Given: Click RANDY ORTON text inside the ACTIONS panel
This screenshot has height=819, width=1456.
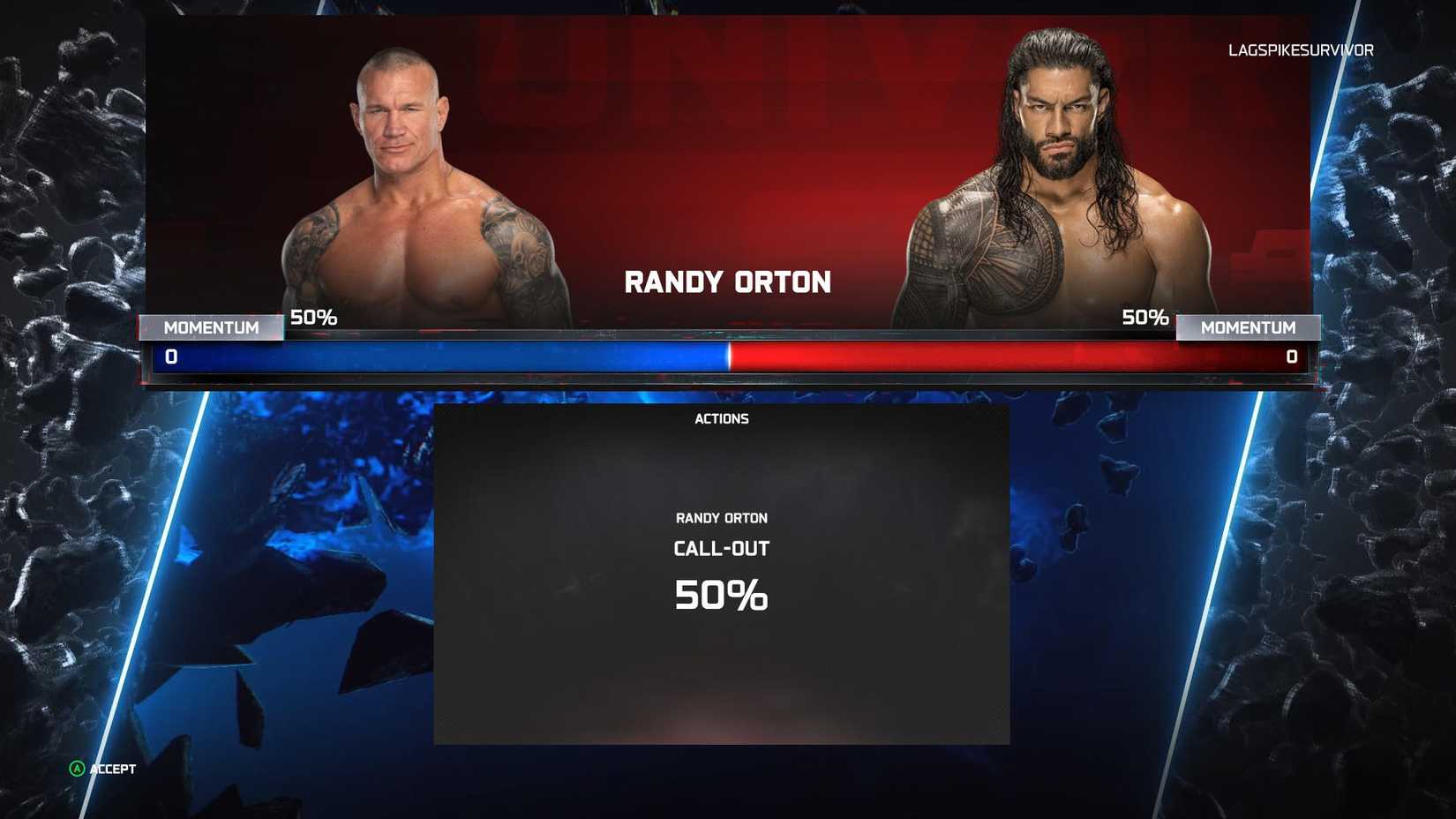Looking at the screenshot, I should point(721,518).
